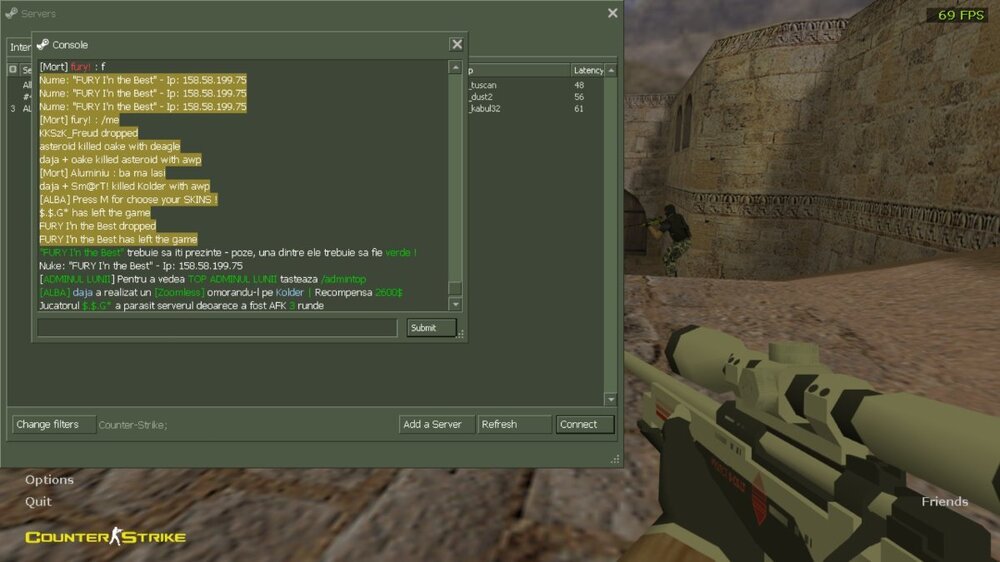Image resolution: width=1000 pixels, height=562 pixels.
Task: Select the server row on the kabul32 map
Action: tap(530, 109)
